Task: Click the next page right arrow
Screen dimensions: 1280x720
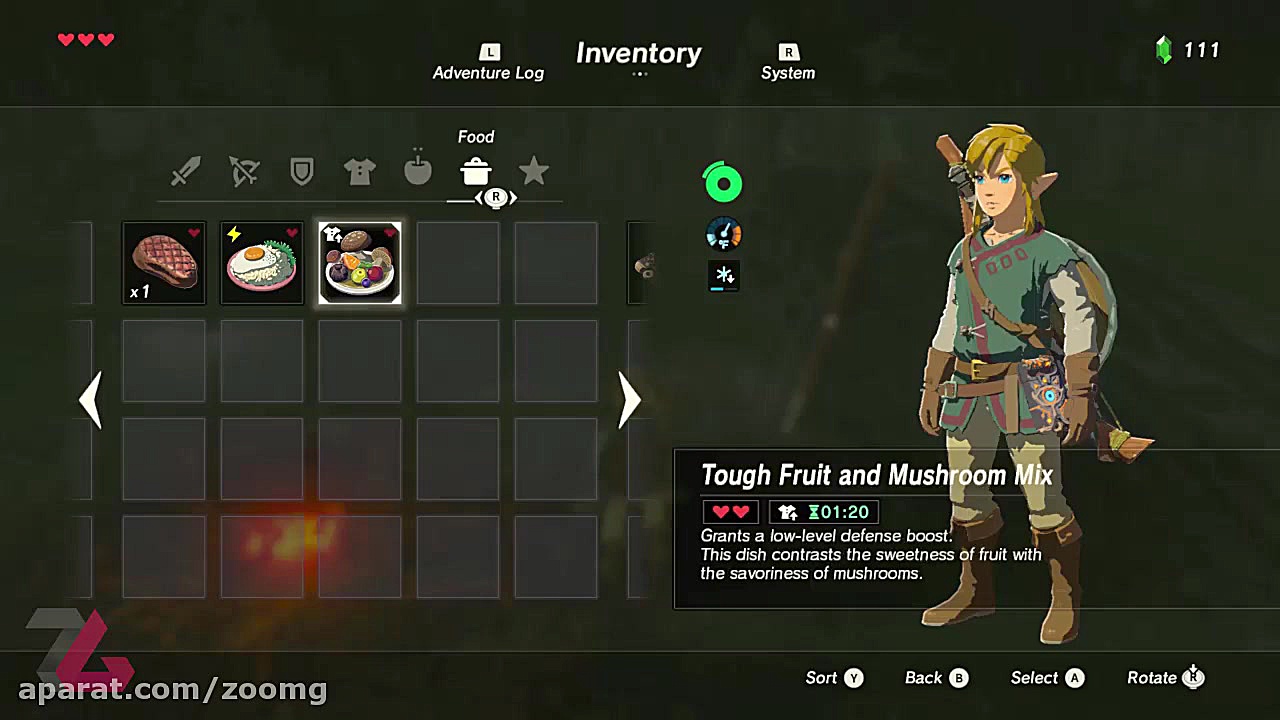Action: pos(629,400)
